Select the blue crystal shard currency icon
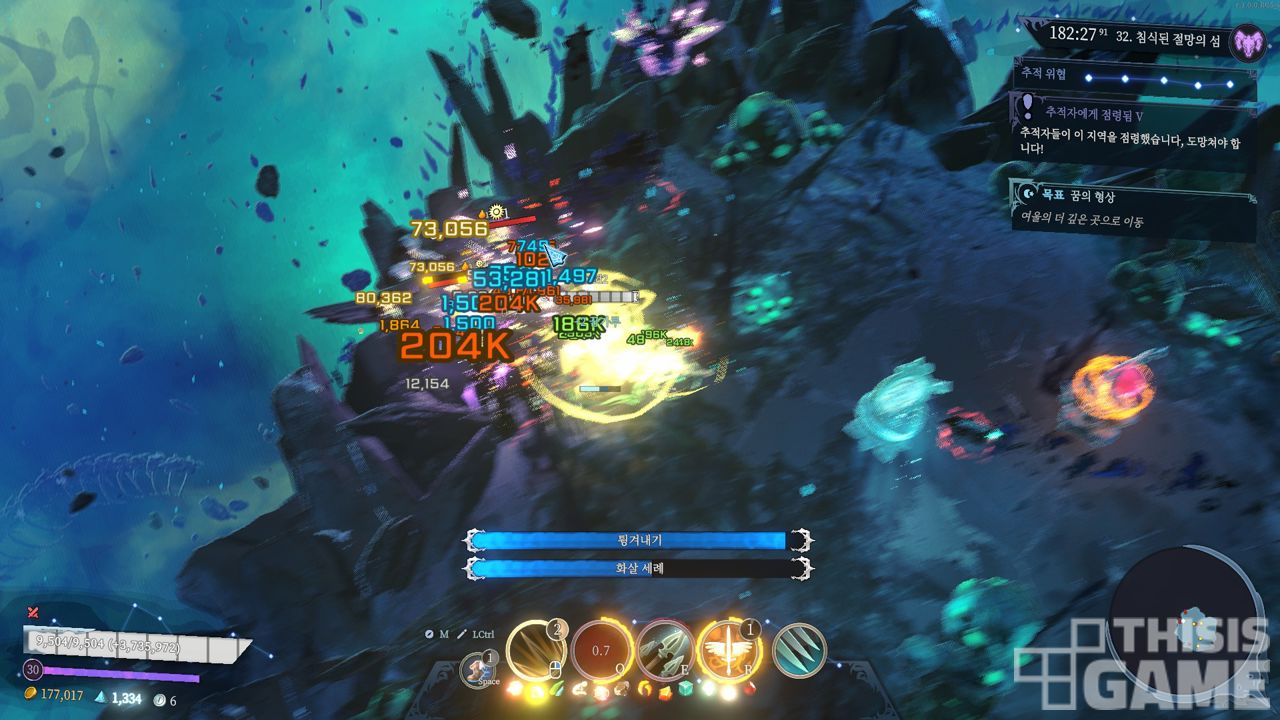1280x720 pixels. 102,696
